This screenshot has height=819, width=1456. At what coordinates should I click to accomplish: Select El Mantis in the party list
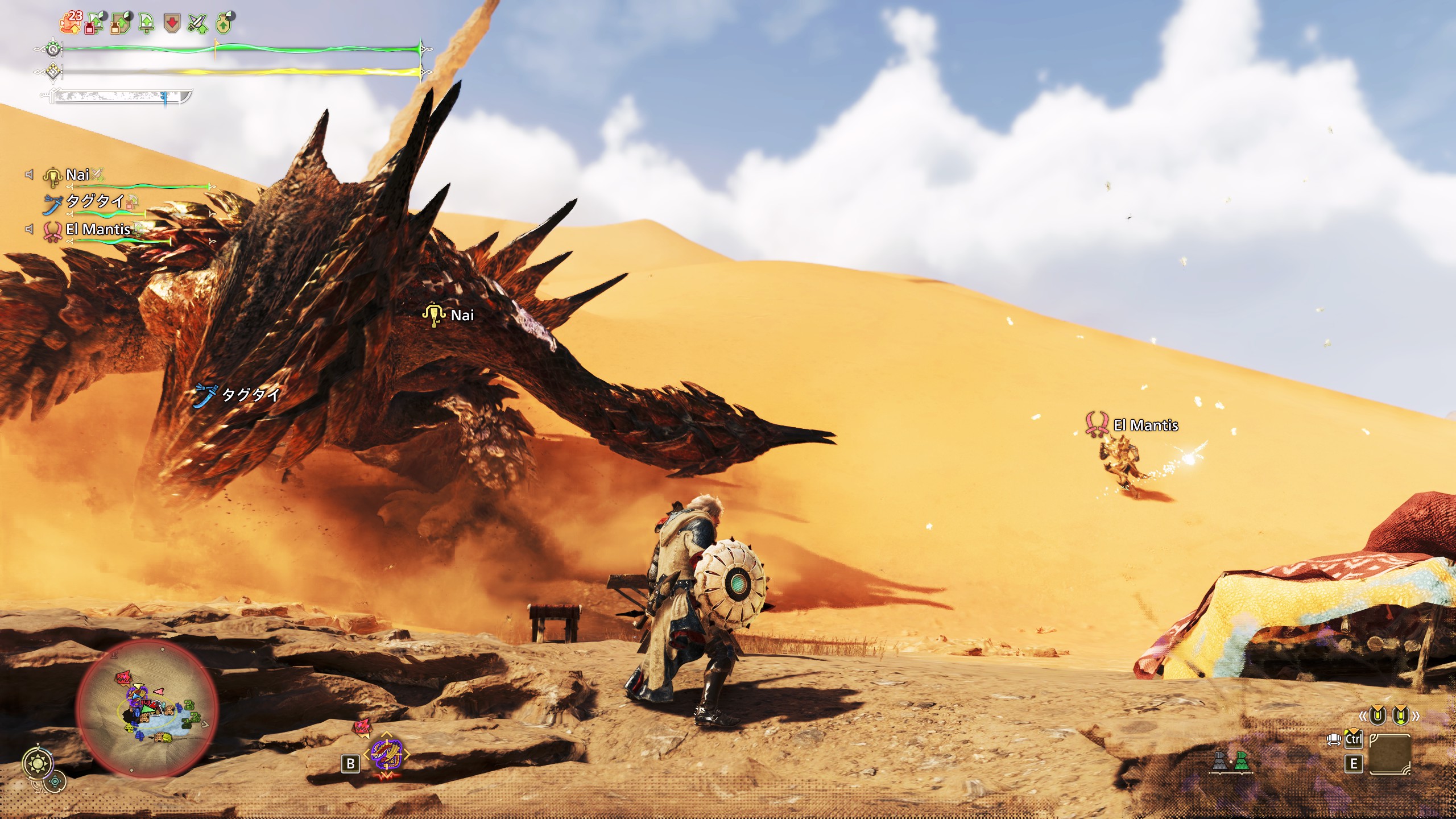click(x=98, y=229)
